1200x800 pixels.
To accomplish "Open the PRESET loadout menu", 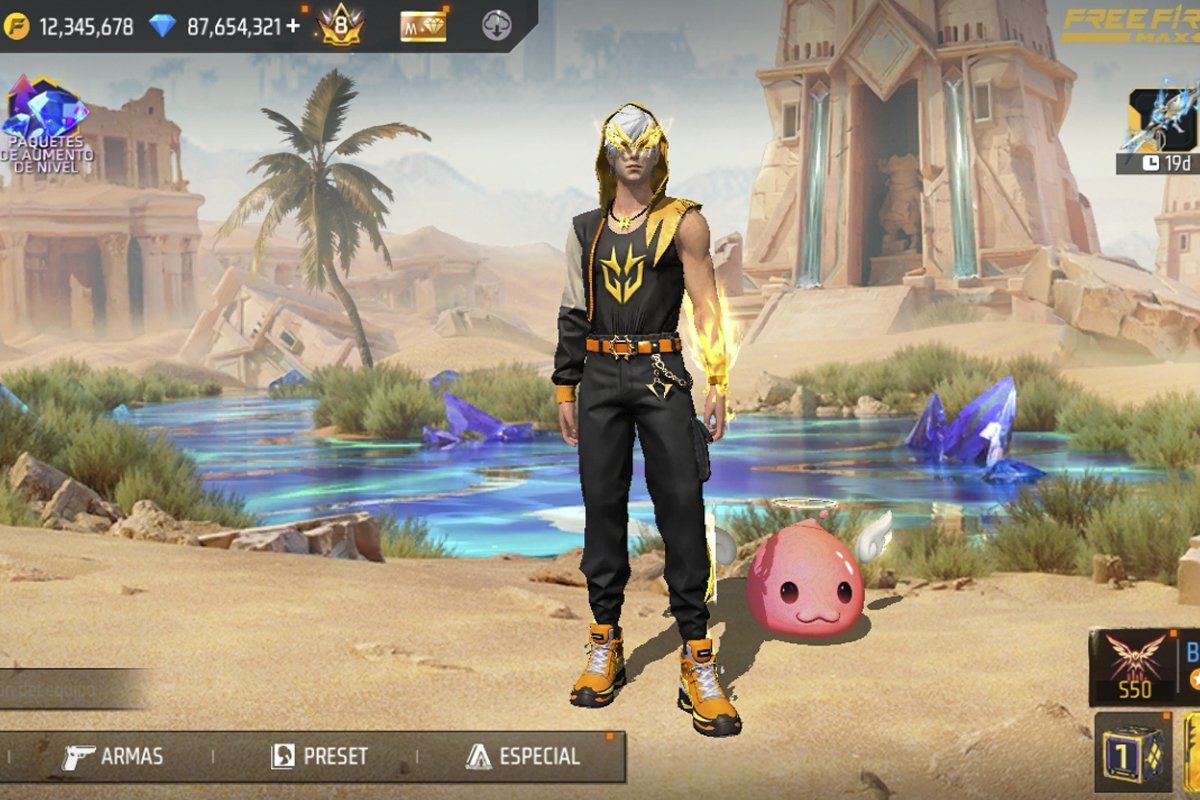I will [320, 757].
